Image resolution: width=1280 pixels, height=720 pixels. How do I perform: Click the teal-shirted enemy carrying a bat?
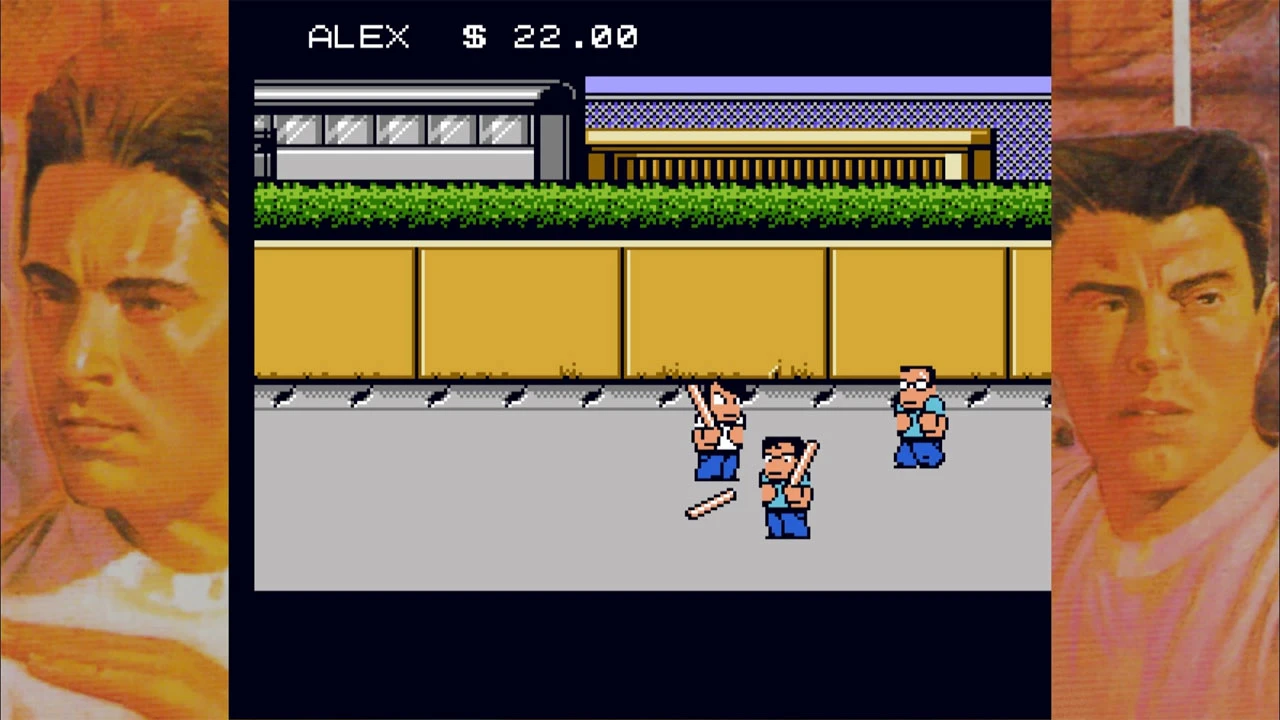pos(788,490)
